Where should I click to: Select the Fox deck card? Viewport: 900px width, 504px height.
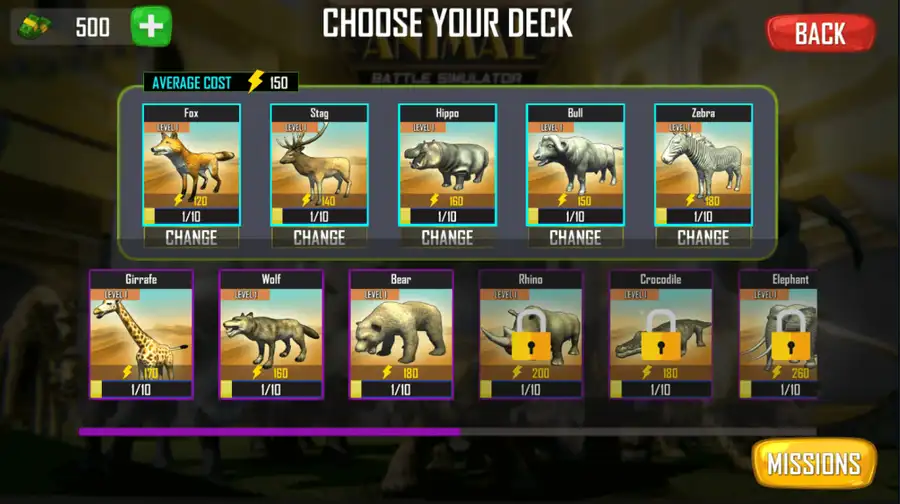point(191,164)
